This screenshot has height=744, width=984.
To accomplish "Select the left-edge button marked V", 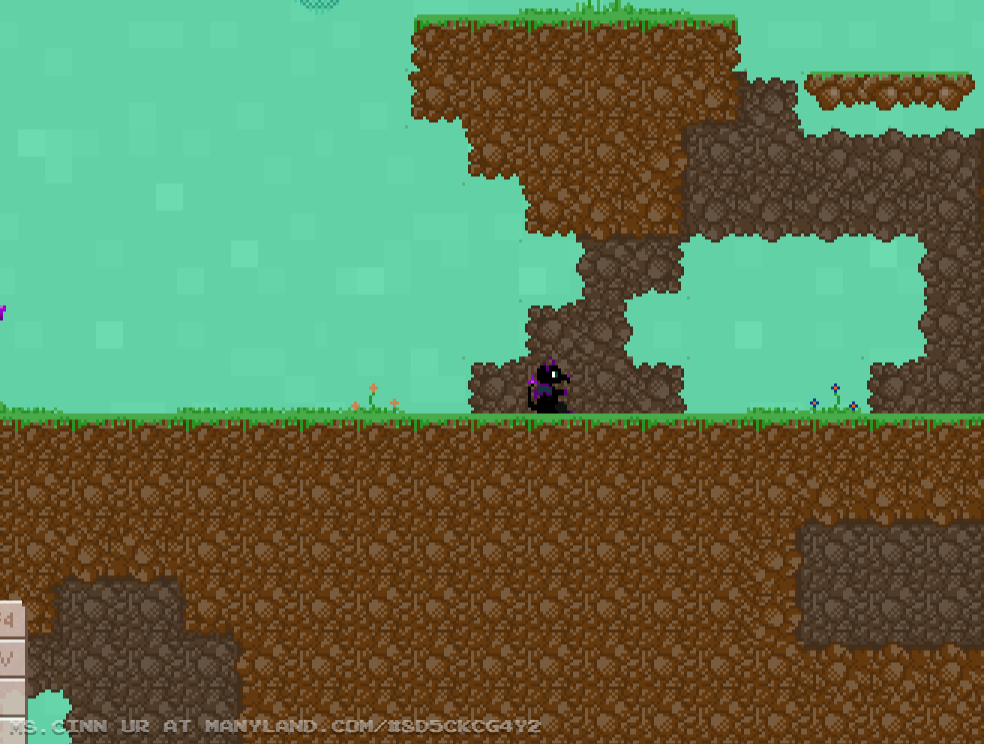I will (x=10, y=659).
